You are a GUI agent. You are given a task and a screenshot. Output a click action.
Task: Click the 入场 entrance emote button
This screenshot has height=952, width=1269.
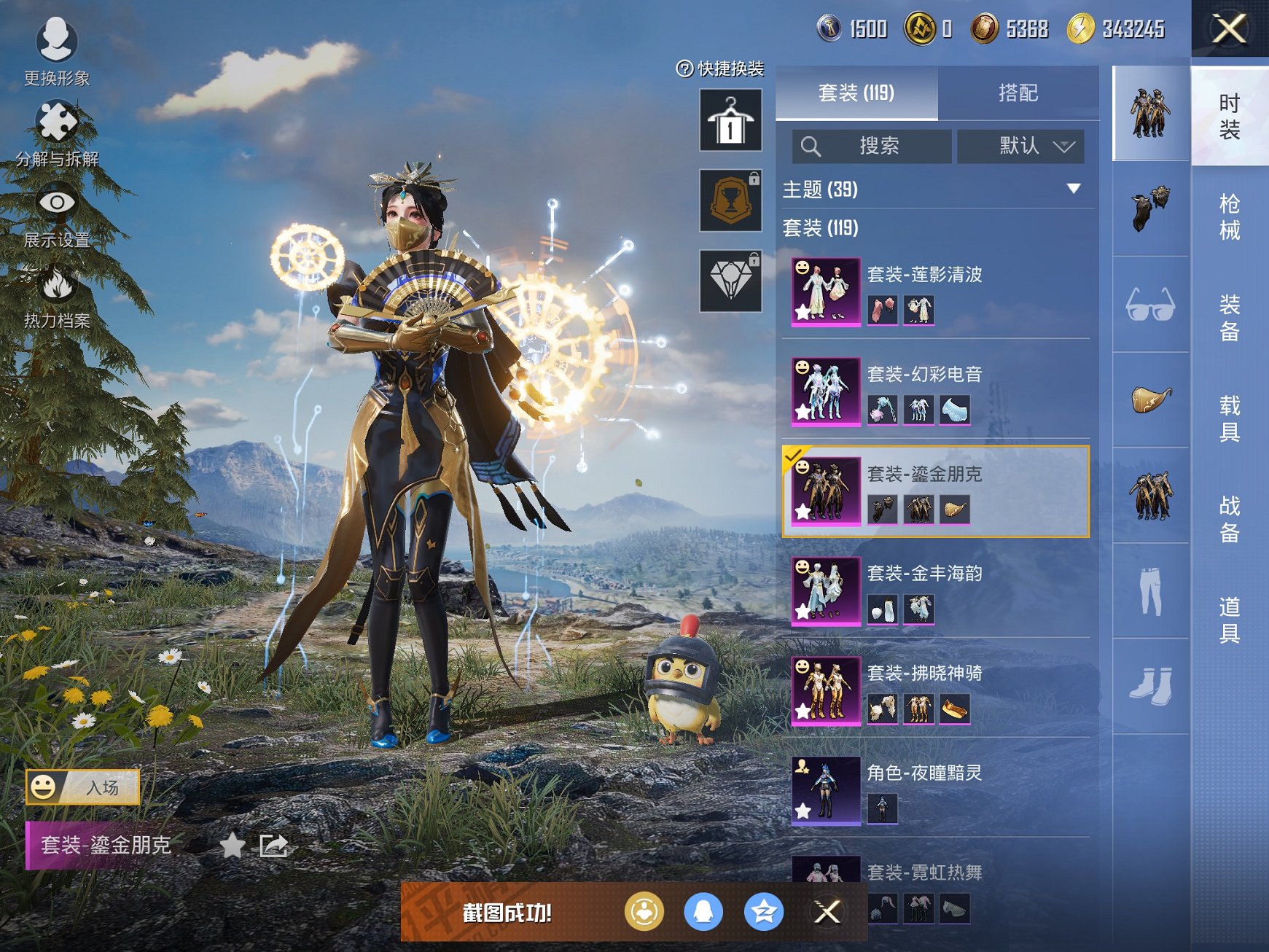click(x=82, y=787)
